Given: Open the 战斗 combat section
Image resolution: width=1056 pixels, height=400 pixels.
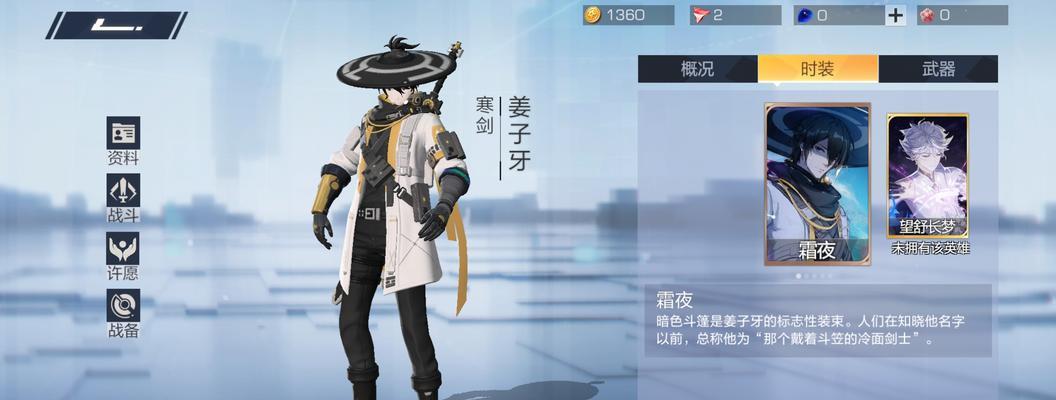Looking at the screenshot, I should tap(123, 196).
